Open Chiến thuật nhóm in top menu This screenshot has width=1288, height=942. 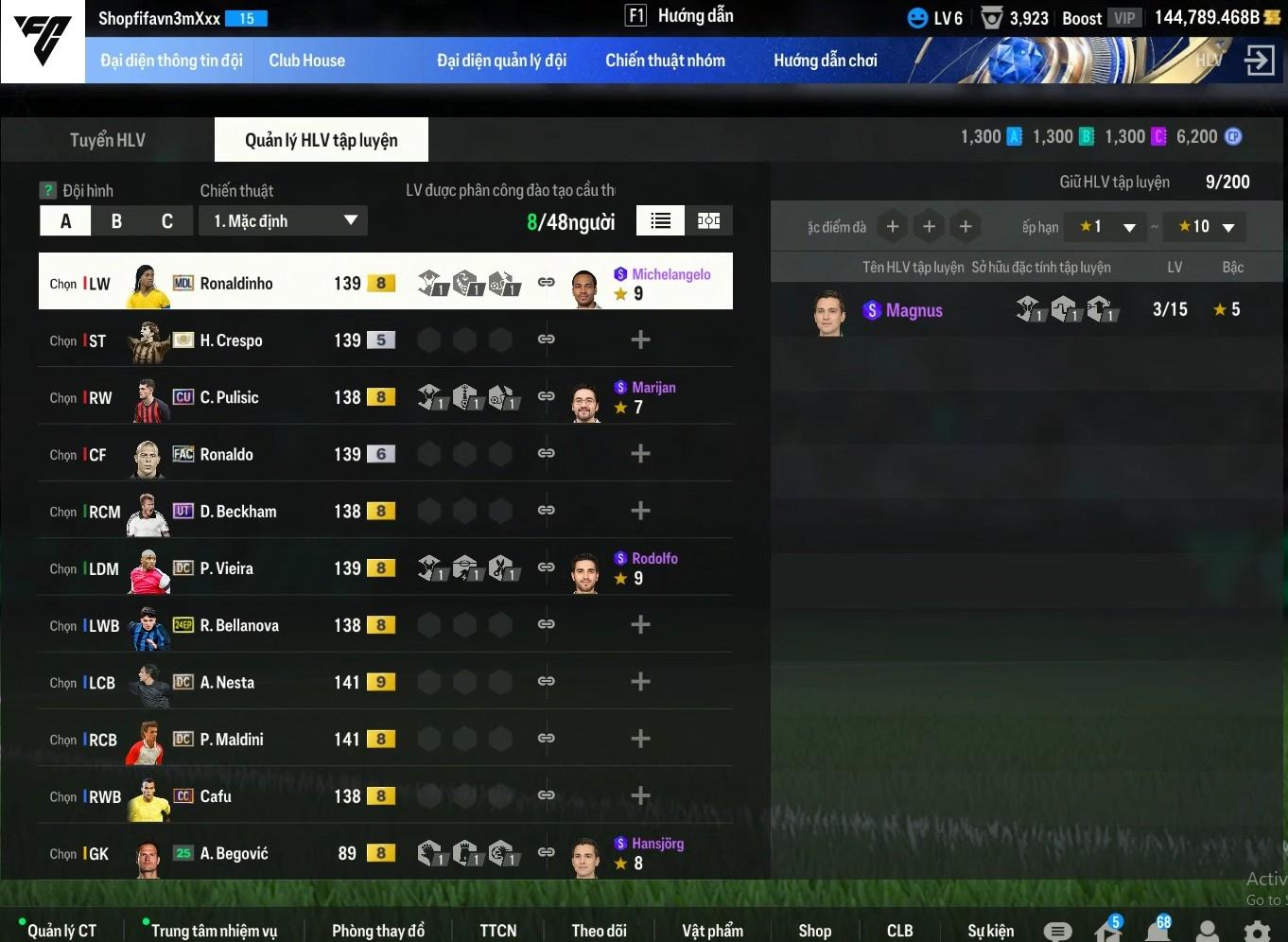click(665, 61)
